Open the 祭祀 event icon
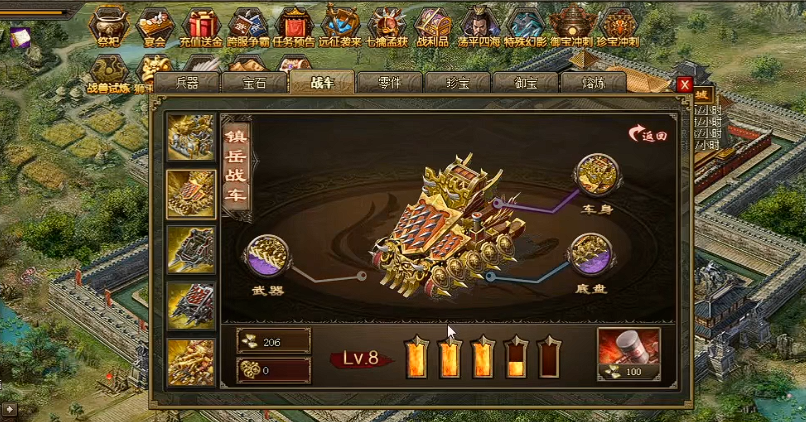This screenshot has width=806, height=422. click(108, 24)
